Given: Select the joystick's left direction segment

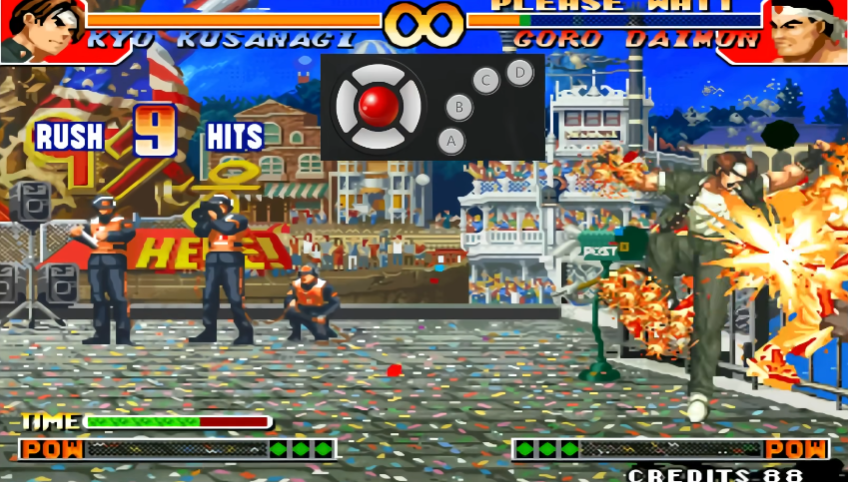Looking at the screenshot, I should click(x=345, y=105).
